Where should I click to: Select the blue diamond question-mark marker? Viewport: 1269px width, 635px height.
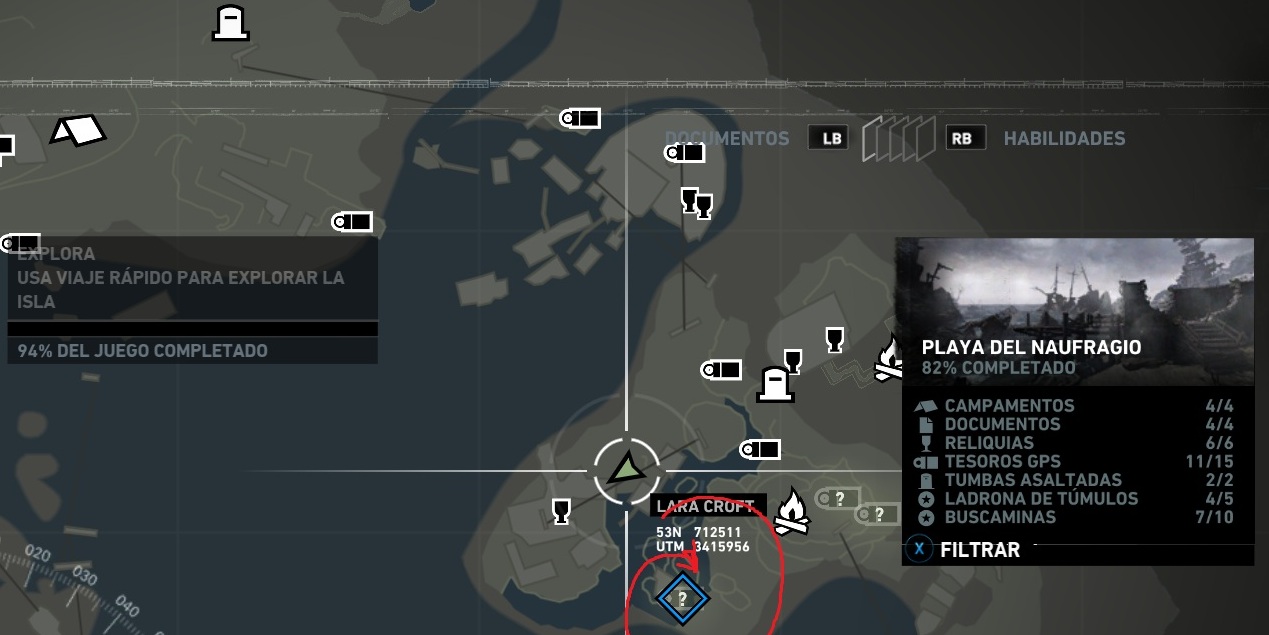(682, 599)
